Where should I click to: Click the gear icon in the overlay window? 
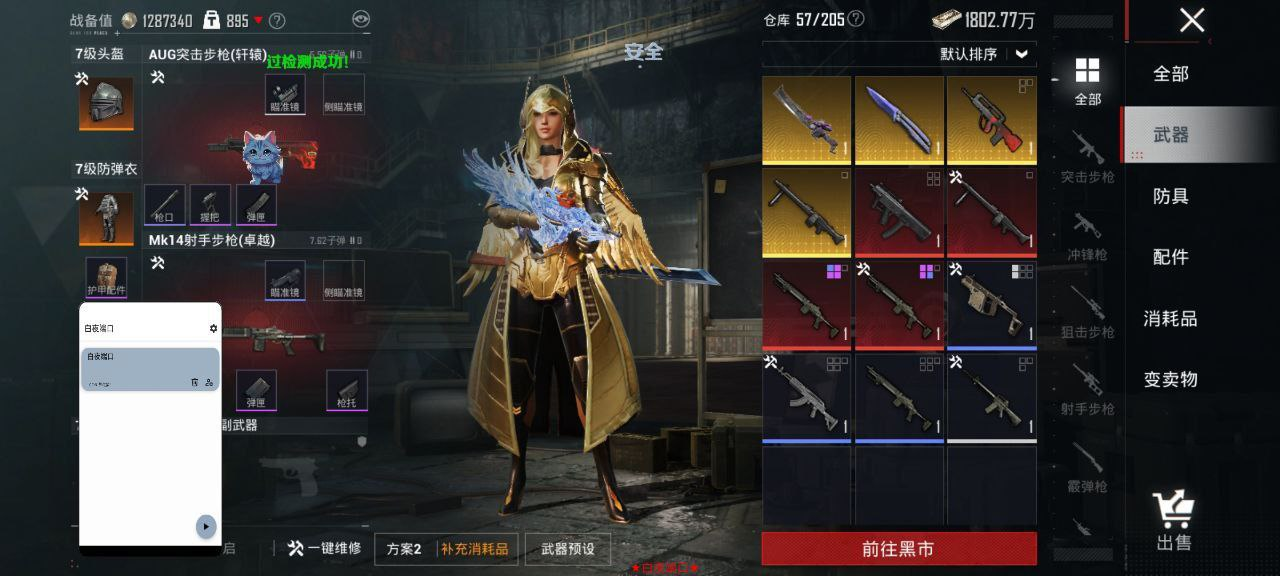tap(213, 328)
